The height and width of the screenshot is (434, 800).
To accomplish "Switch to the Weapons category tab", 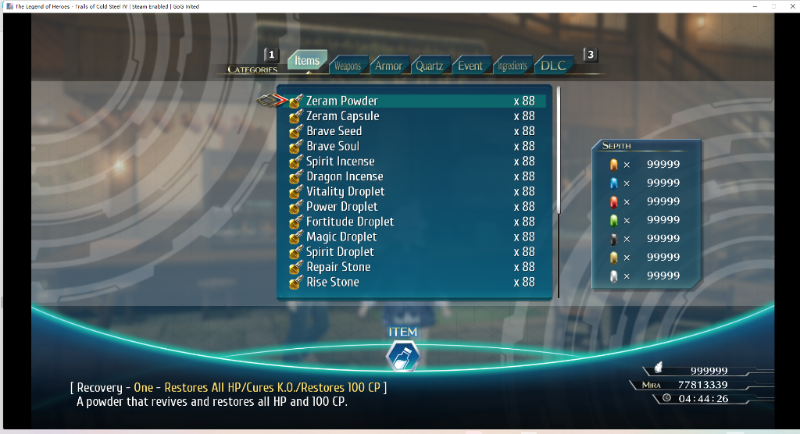I will click(x=347, y=66).
